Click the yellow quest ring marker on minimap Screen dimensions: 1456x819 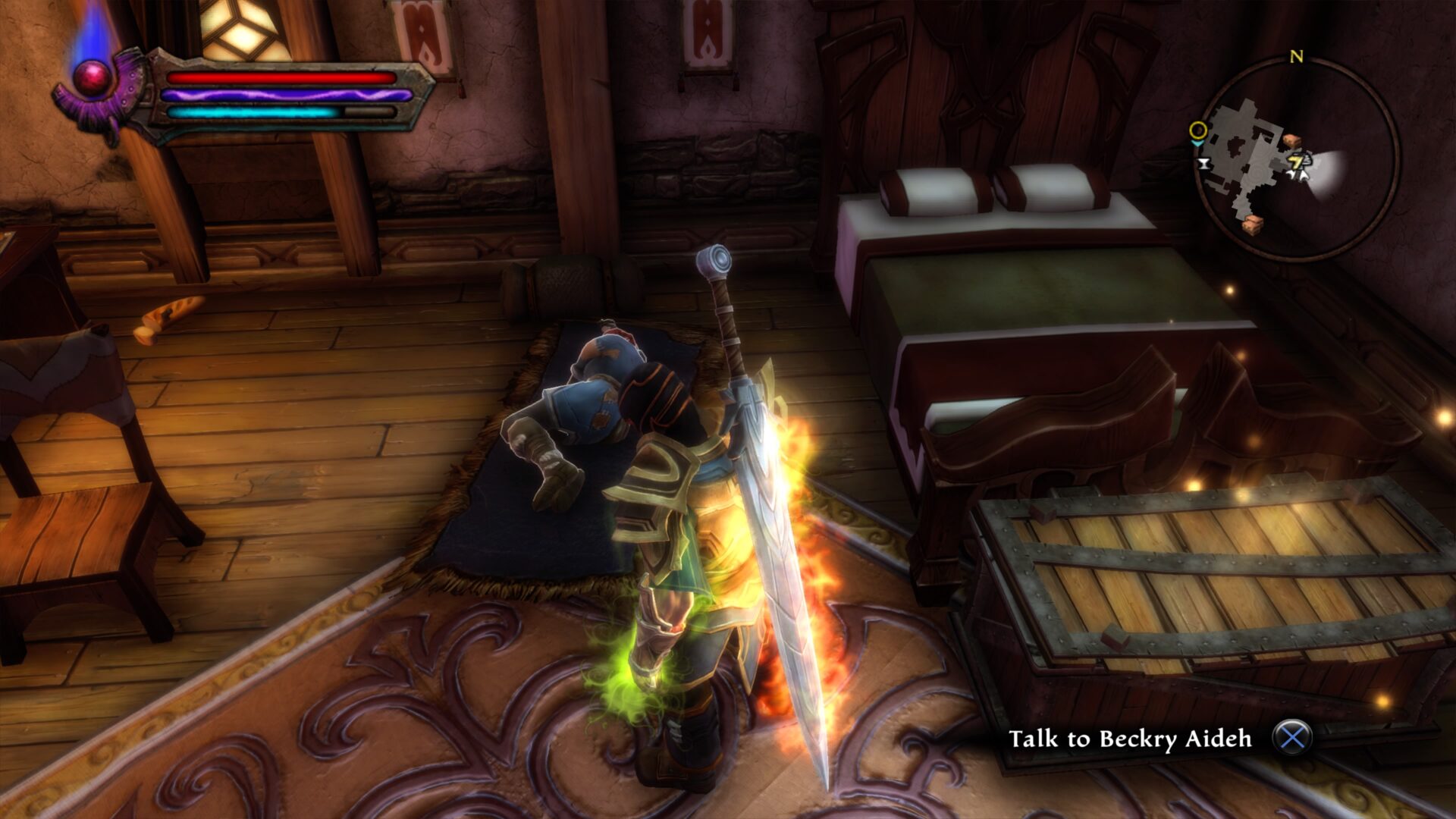(1197, 130)
